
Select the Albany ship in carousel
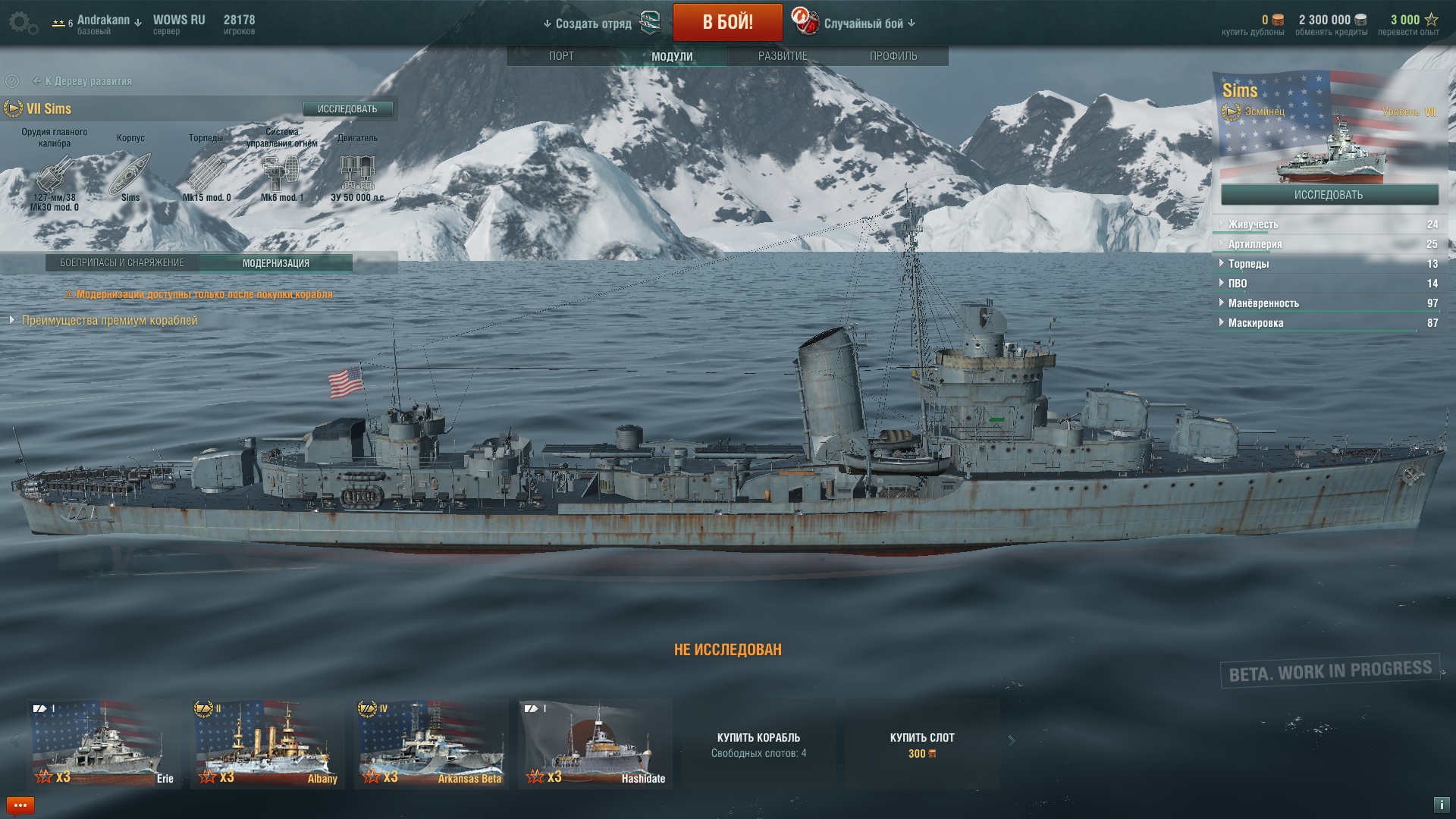pyautogui.click(x=267, y=743)
